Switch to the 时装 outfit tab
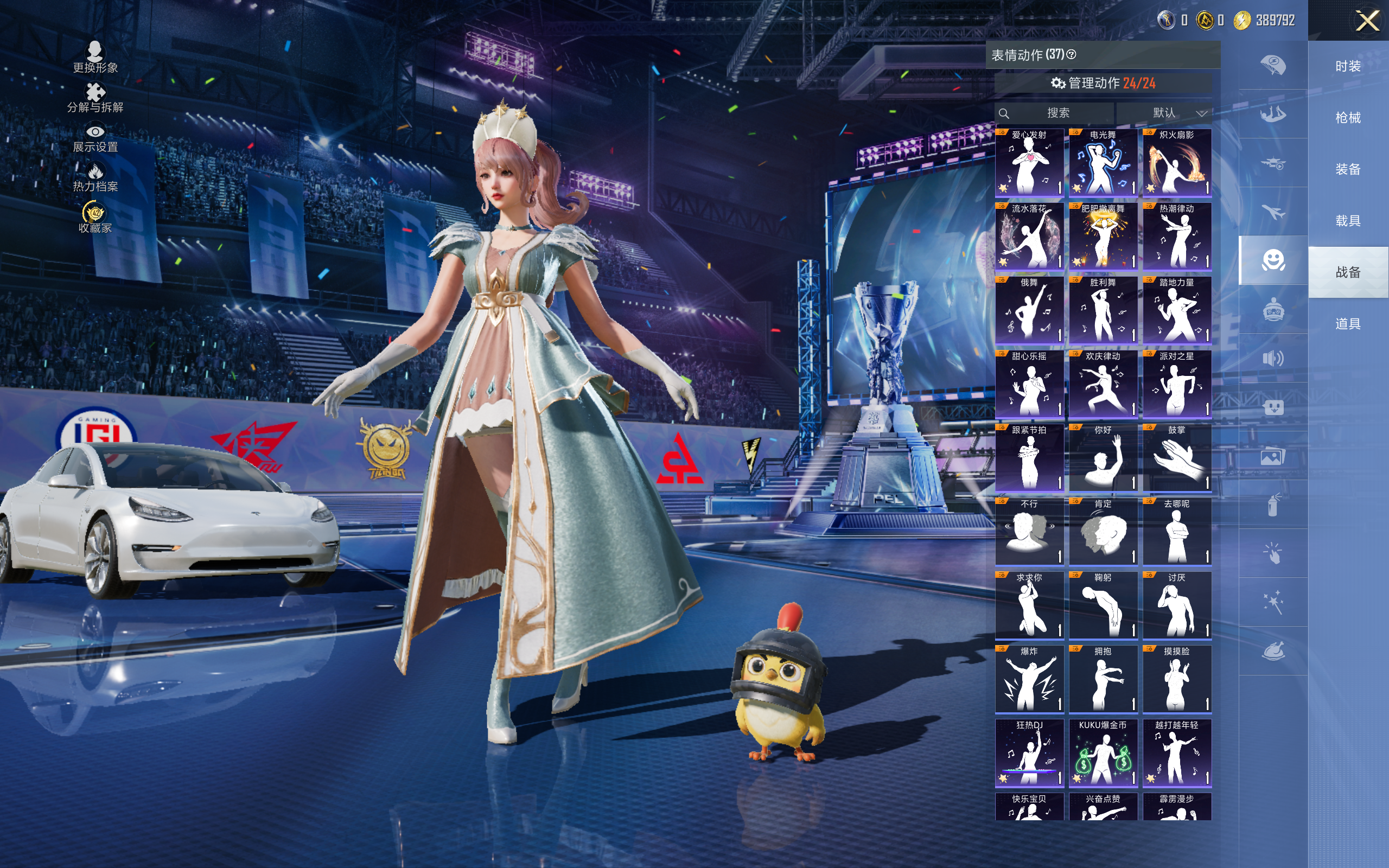 click(x=1348, y=67)
